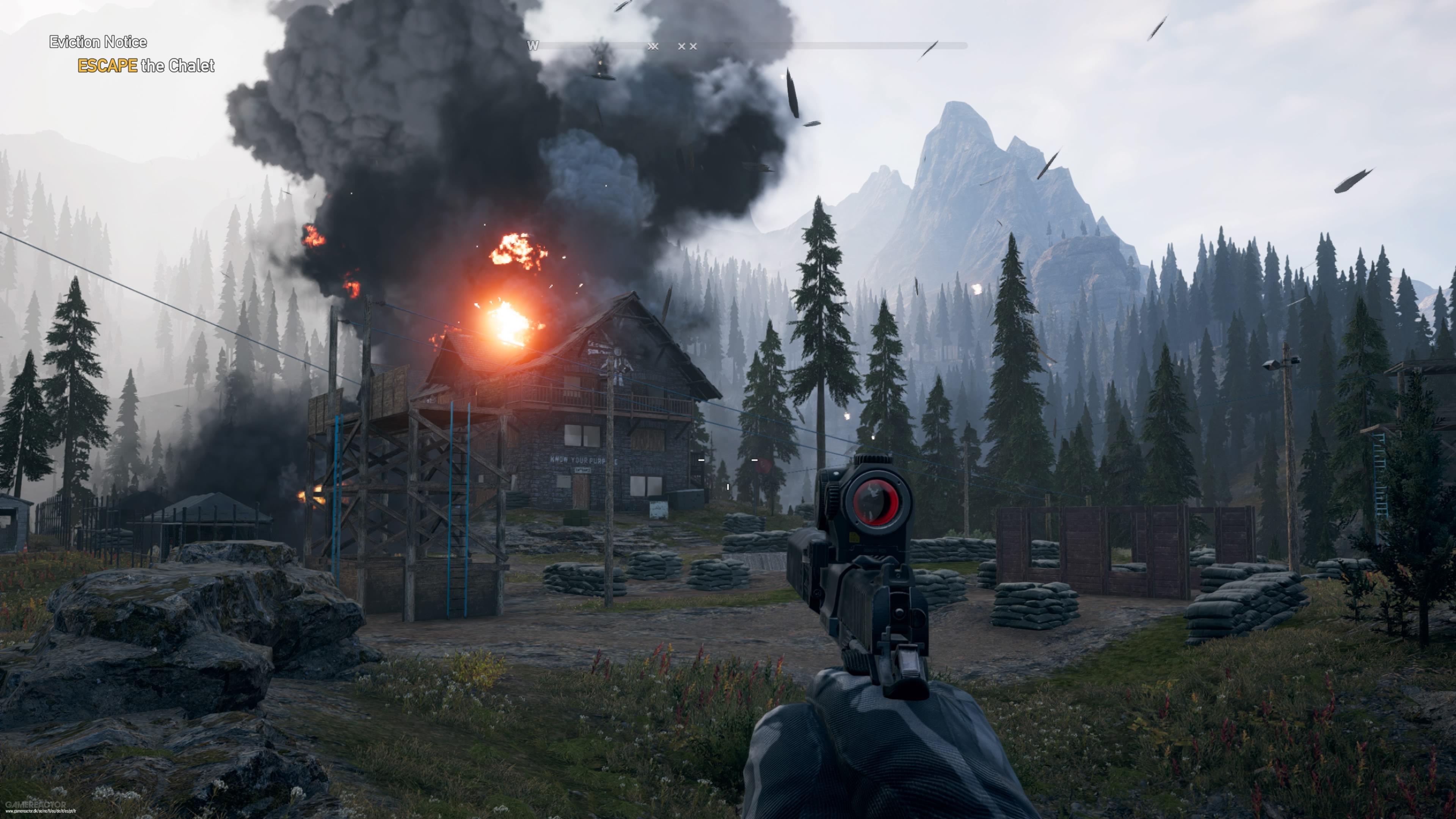This screenshot has height=819, width=1456.
Task: Click the GAMEREACTOR logo watermark
Action: point(36,805)
